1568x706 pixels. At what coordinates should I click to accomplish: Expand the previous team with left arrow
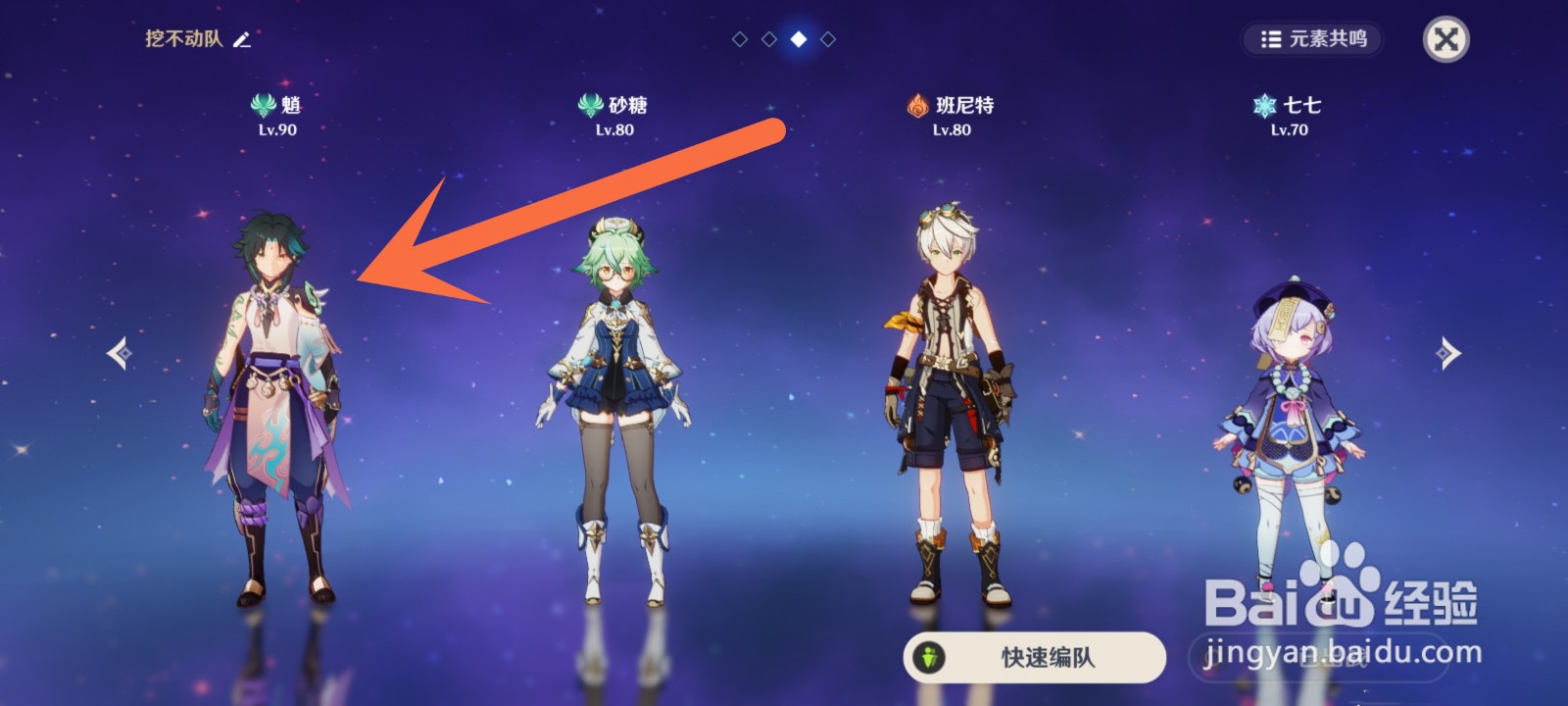click(x=118, y=353)
